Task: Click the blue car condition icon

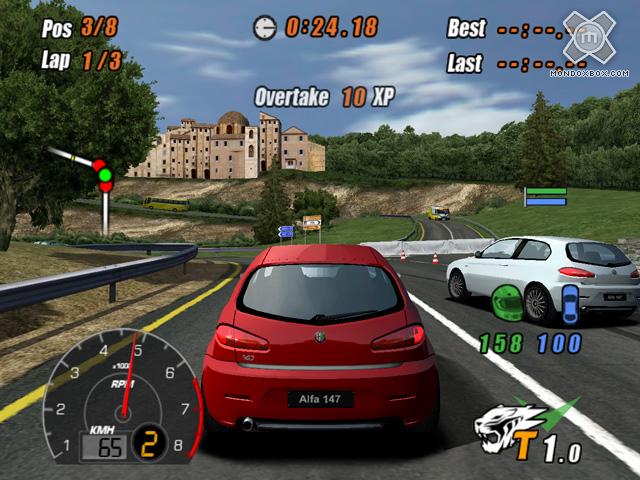Action: [x=570, y=302]
